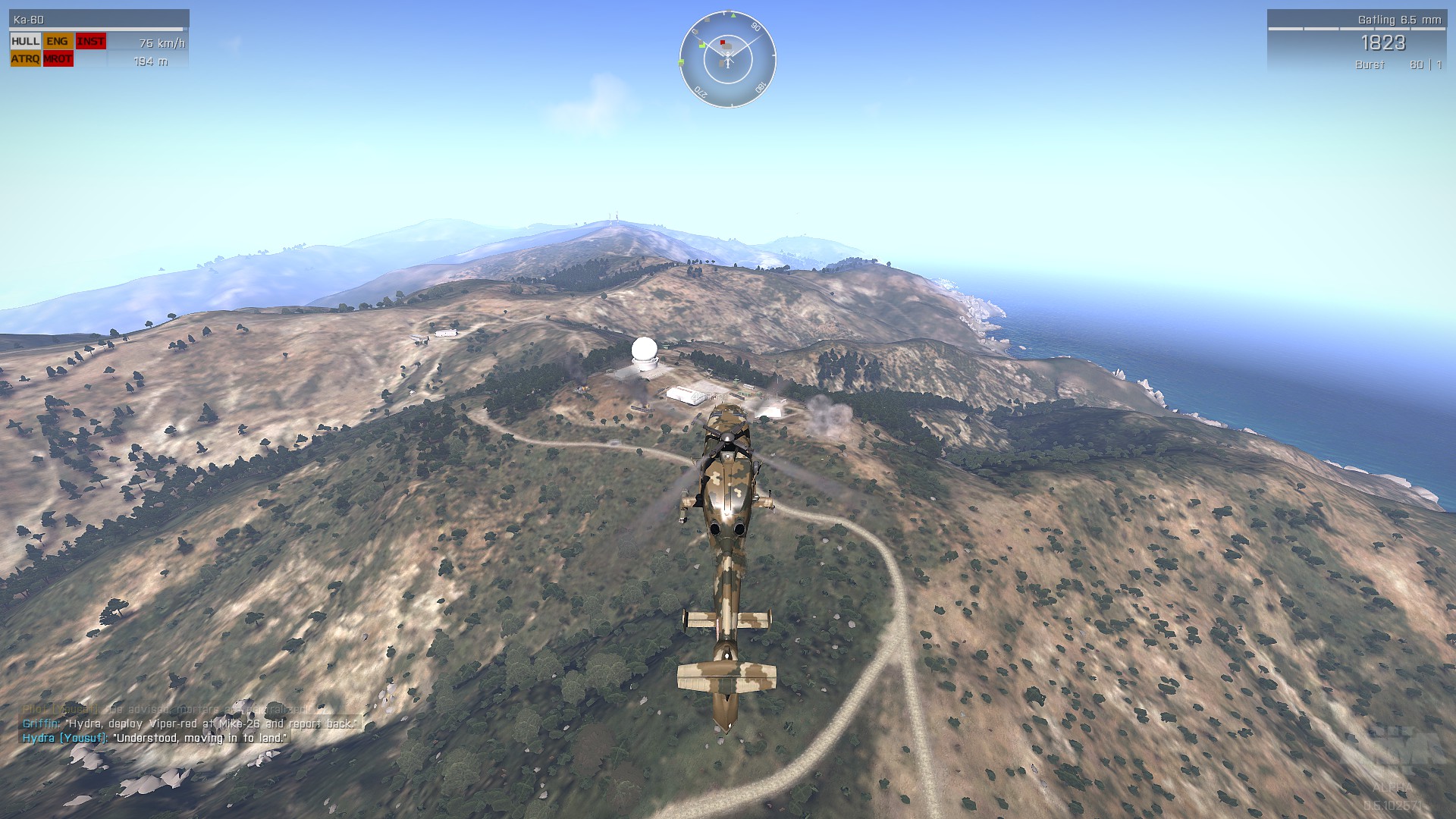The image size is (1456, 819).
Task: Click Hydra's radio chat message
Action: pos(155,738)
